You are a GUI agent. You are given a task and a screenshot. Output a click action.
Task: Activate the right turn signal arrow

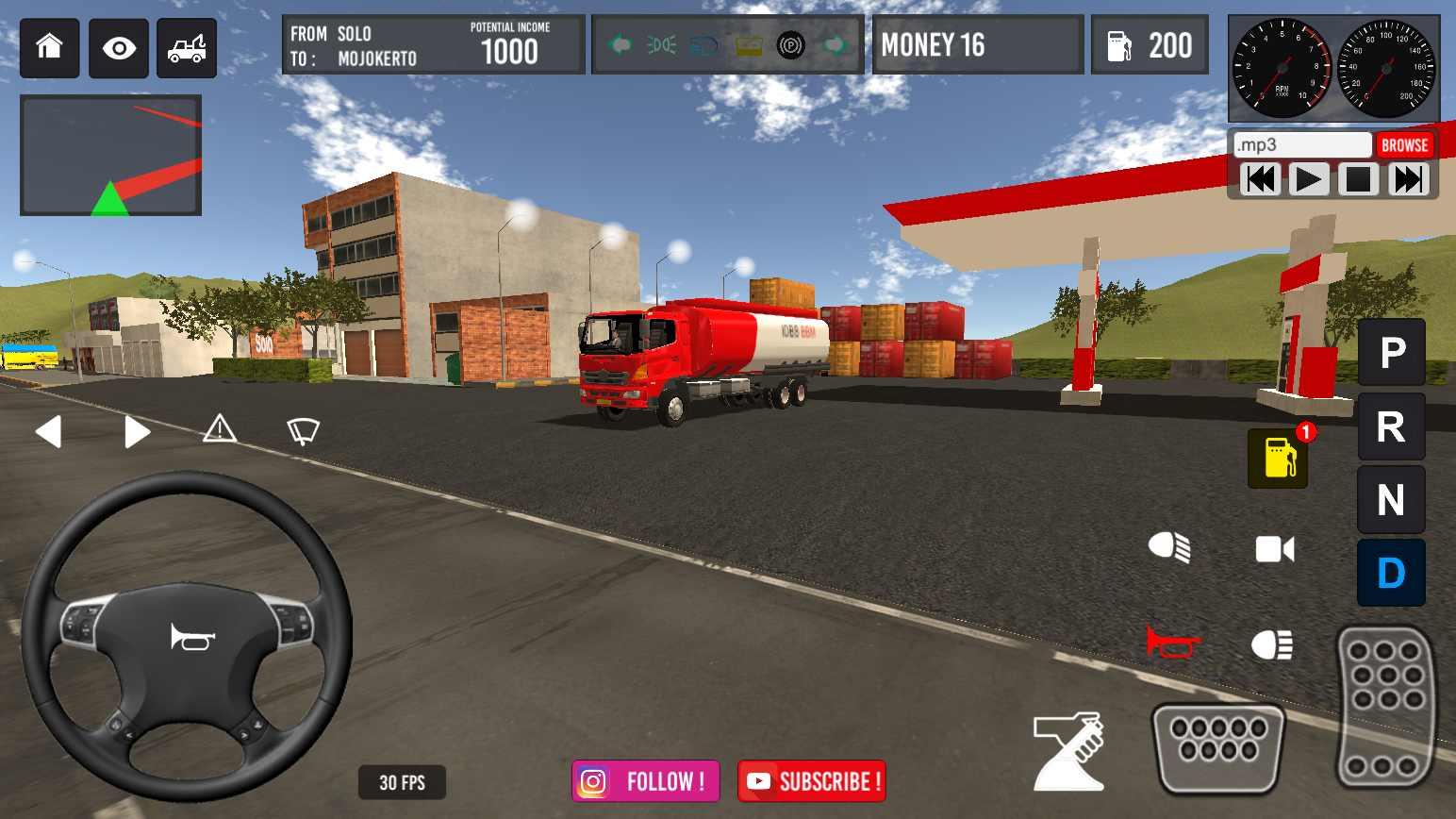pyautogui.click(x=137, y=431)
